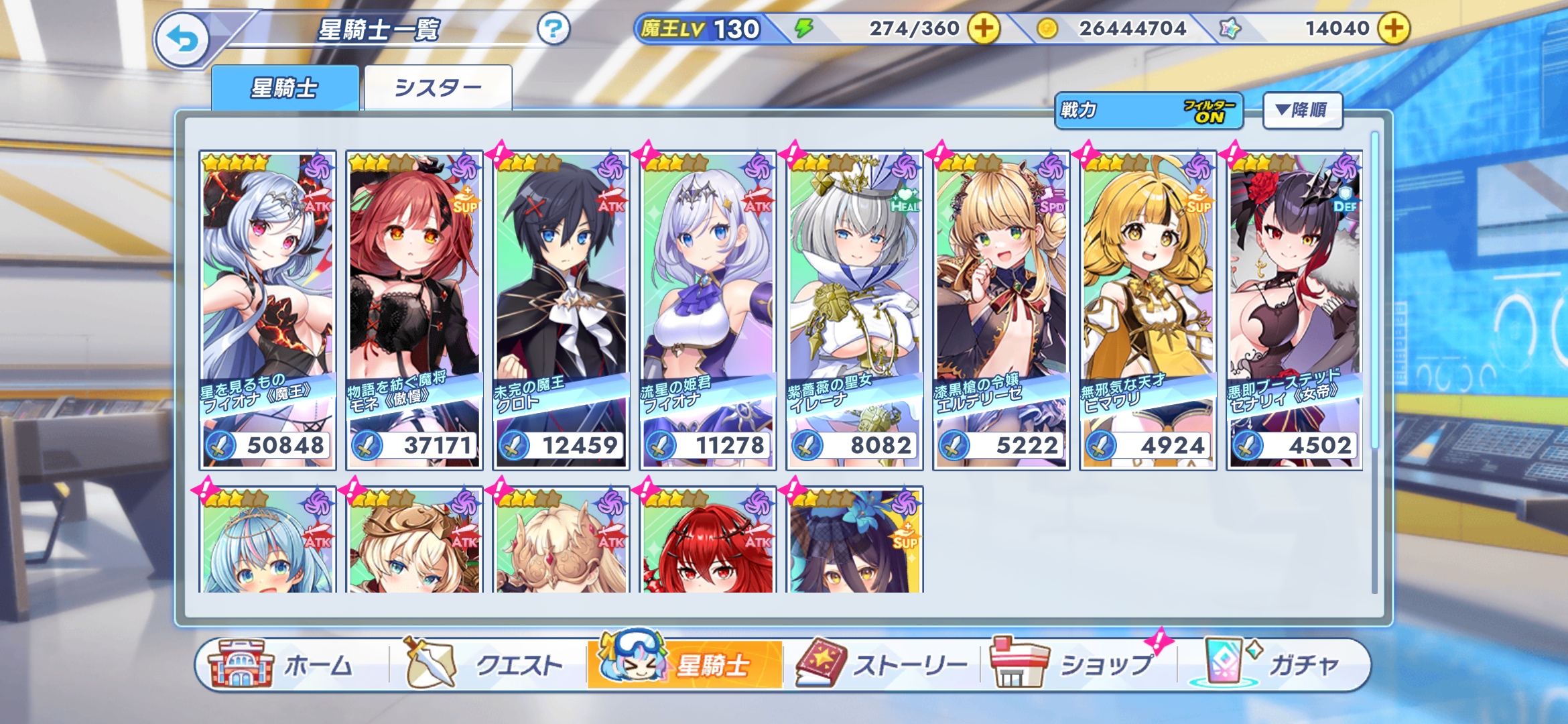Choose the モネ《傲慢》 card with 37171 power

tap(414, 310)
